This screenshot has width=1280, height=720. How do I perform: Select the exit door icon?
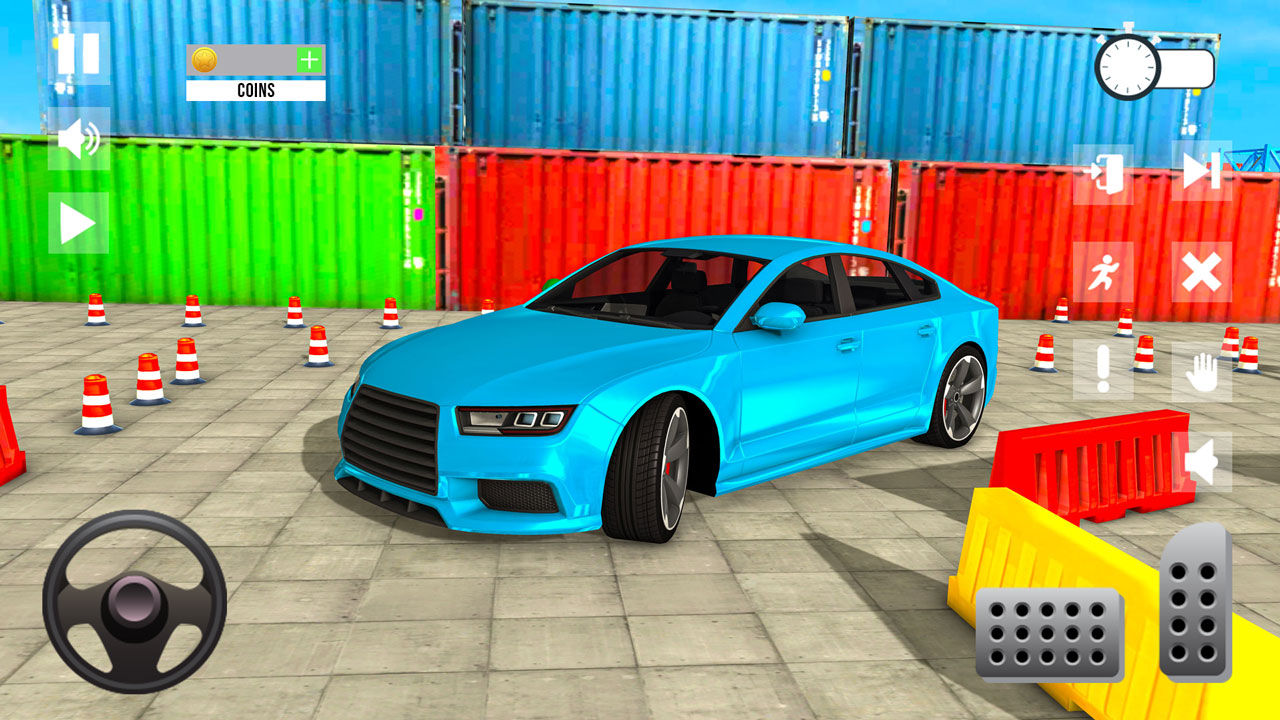[1105, 172]
